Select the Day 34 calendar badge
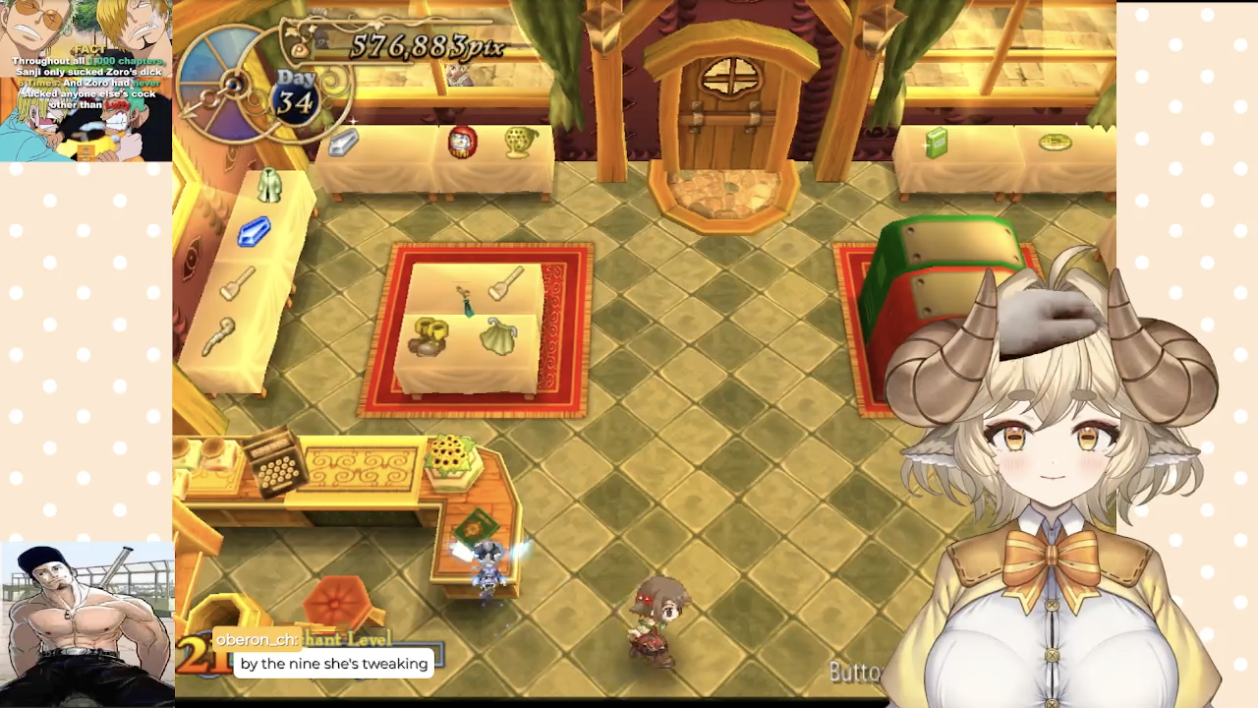1258x708 pixels. (x=295, y=98)
